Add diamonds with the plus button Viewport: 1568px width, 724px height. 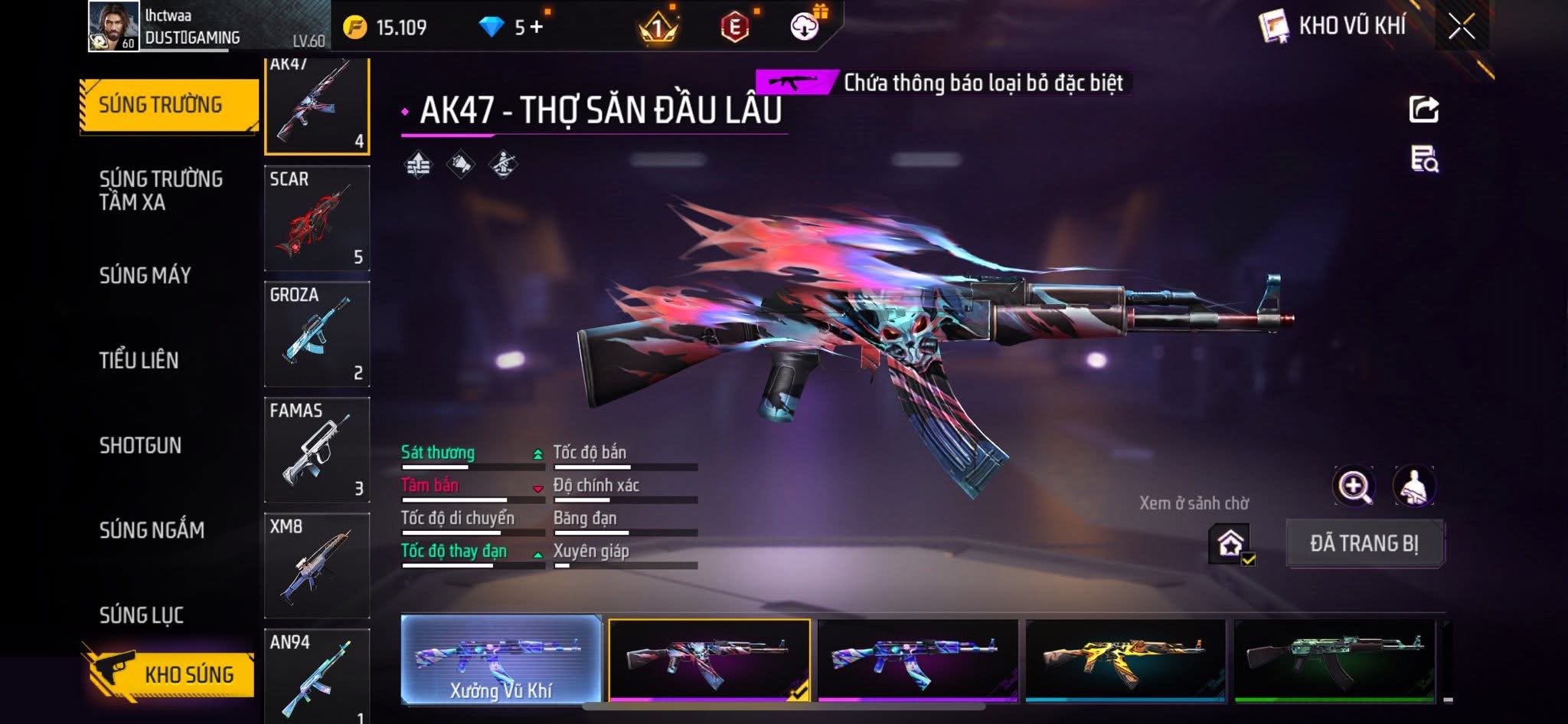click(x=537, y=28)
